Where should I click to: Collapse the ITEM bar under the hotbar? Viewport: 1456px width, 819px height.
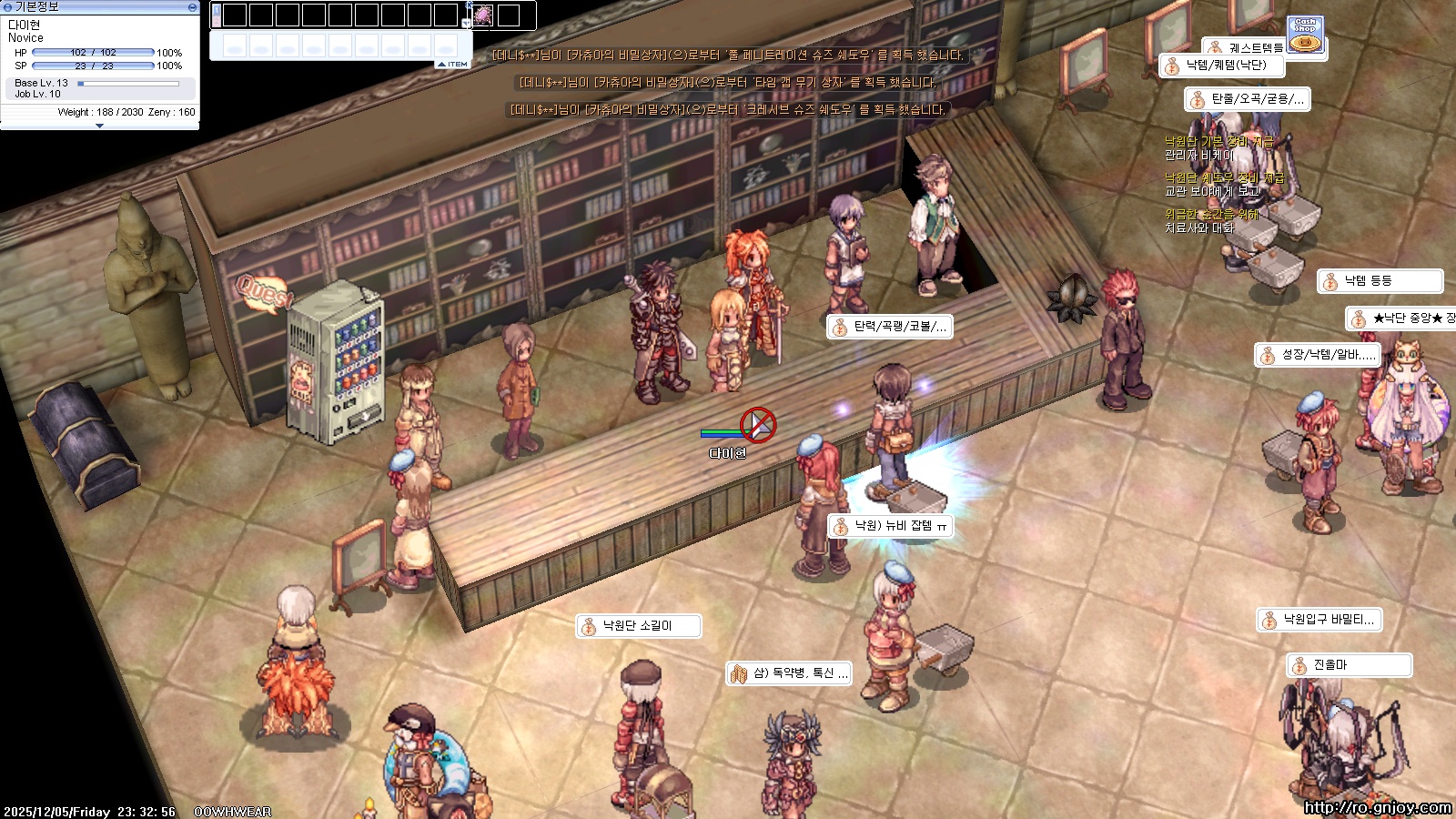(452, 65)
